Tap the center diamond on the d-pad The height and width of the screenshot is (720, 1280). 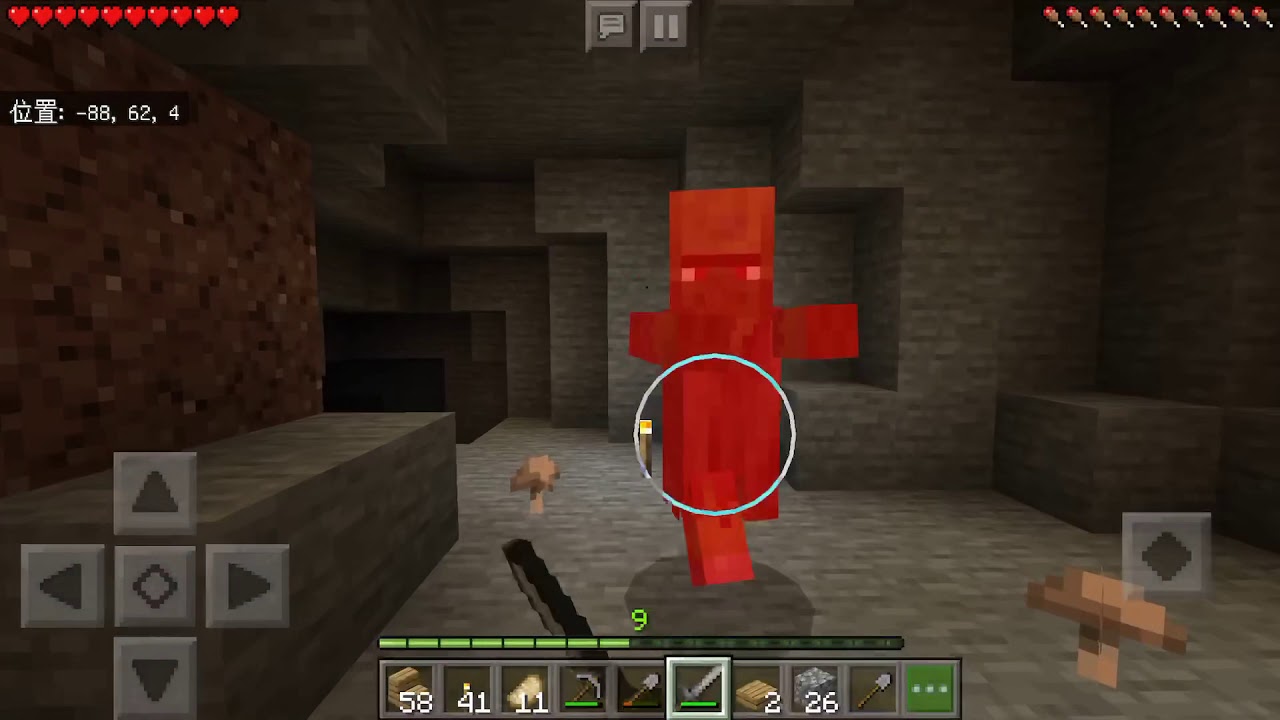click(x=154, y=586)
